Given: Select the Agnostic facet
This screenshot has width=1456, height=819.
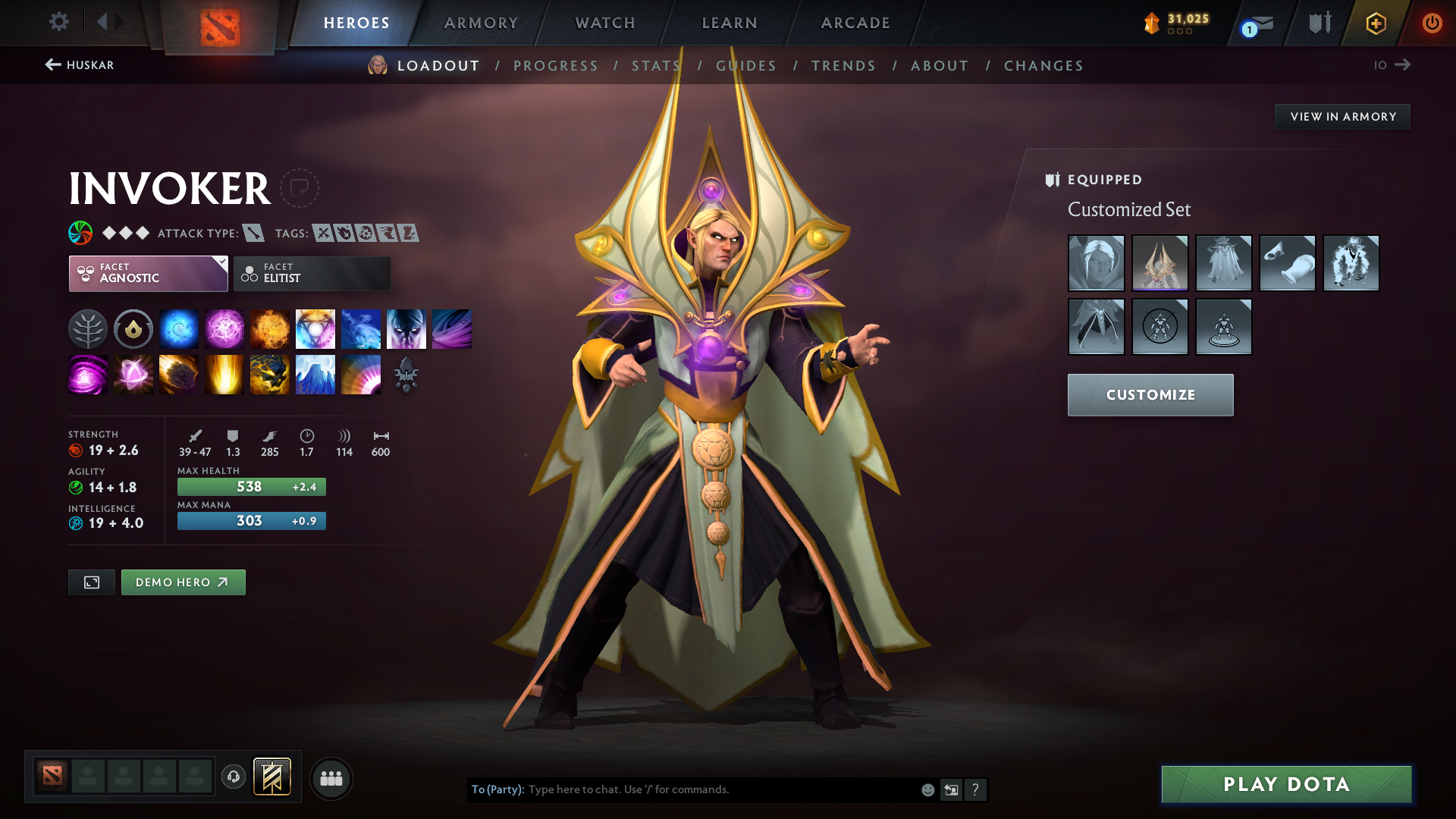Looking at the screenshot, I should [144, 273].
